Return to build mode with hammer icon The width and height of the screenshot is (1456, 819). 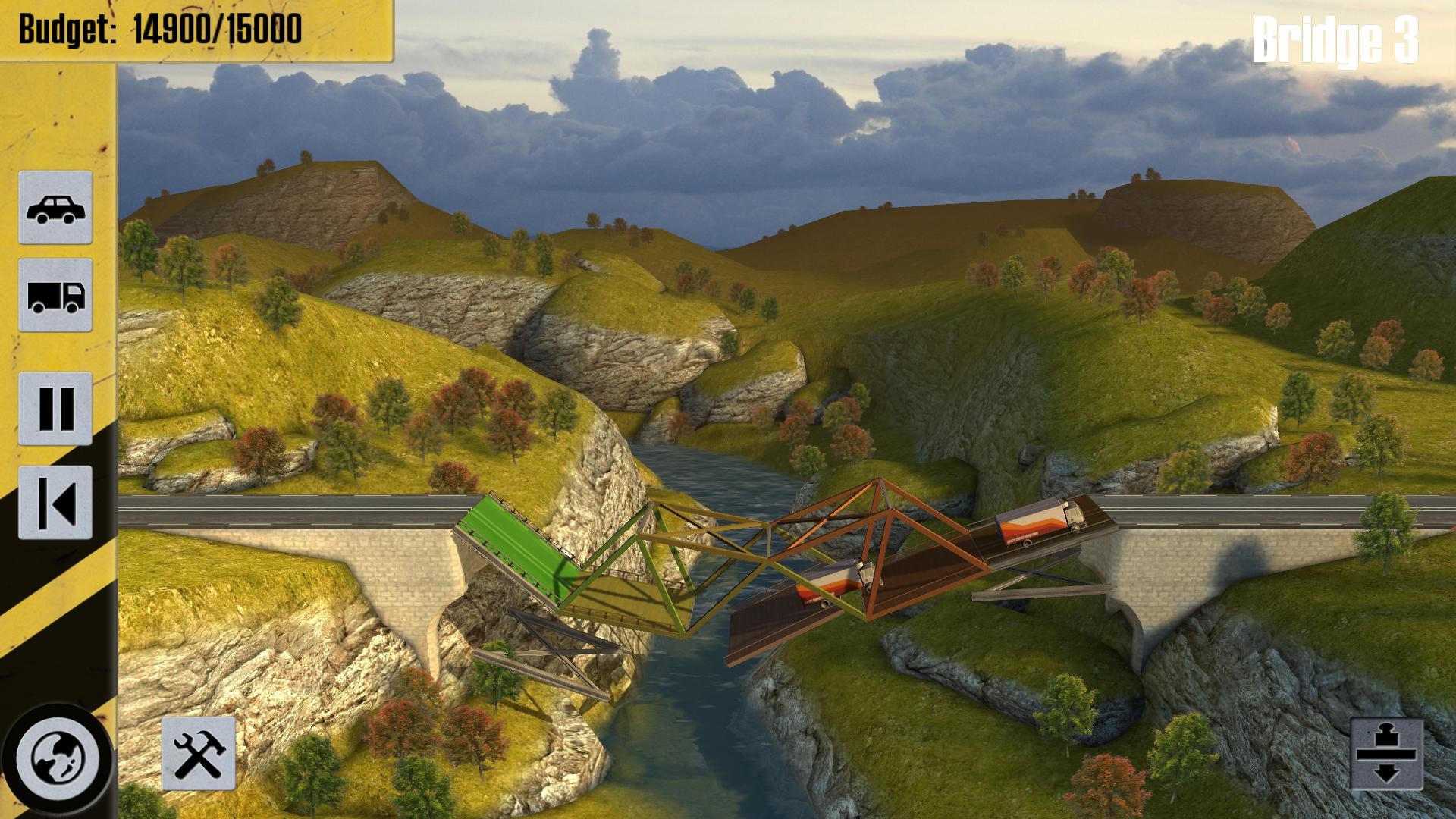click(199, 754)
